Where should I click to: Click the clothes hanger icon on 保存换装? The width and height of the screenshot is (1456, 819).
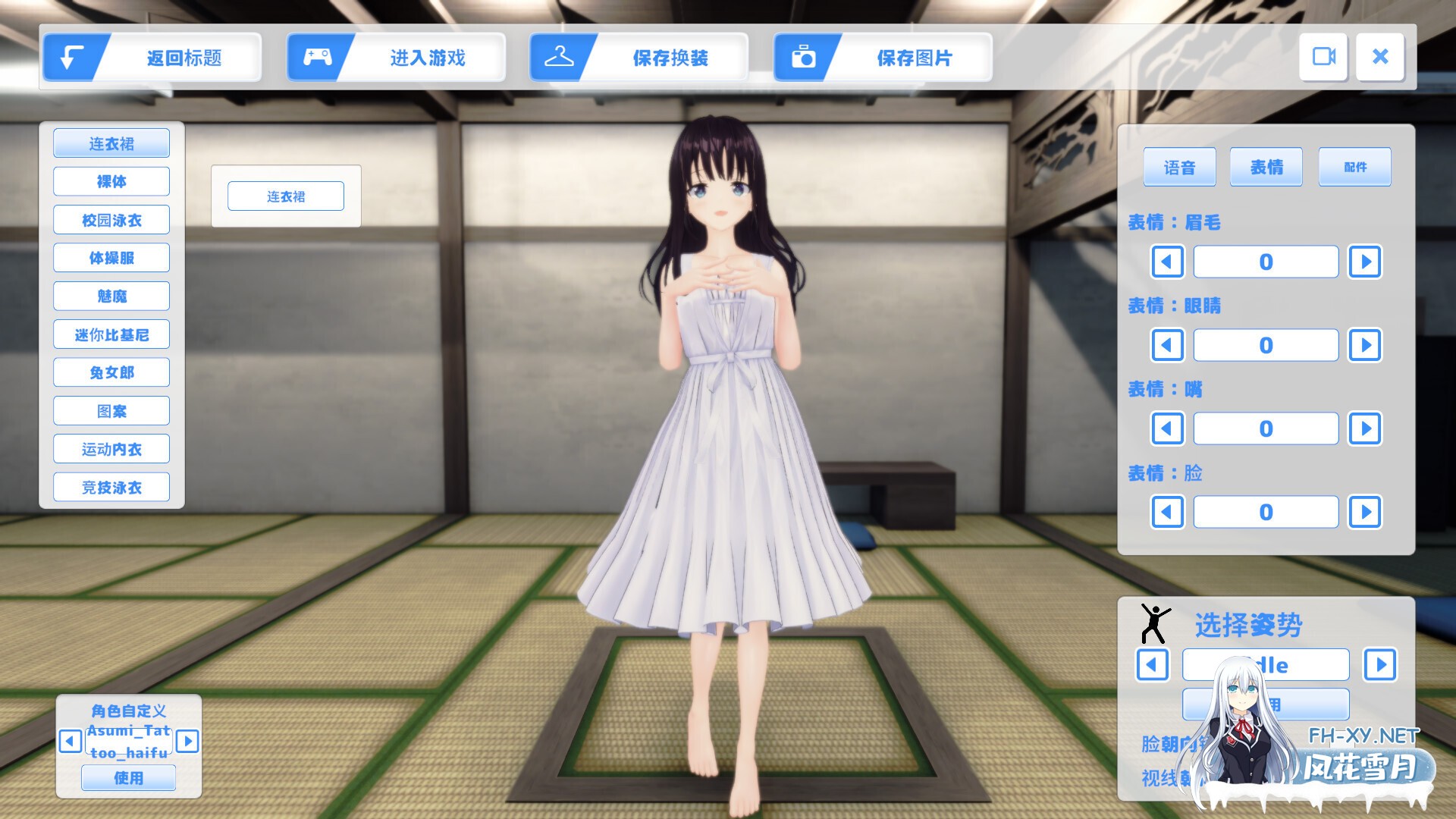click(x=561, y=55)
